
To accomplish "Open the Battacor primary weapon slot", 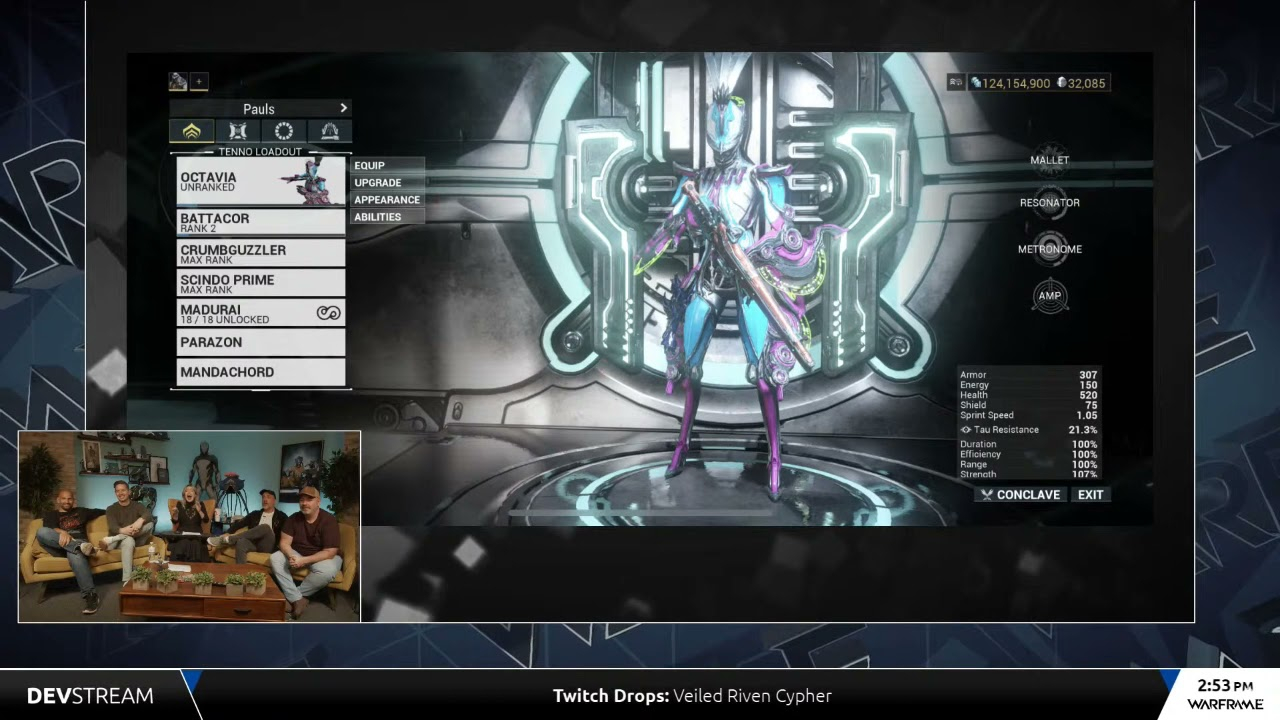I will click(260, 222).
